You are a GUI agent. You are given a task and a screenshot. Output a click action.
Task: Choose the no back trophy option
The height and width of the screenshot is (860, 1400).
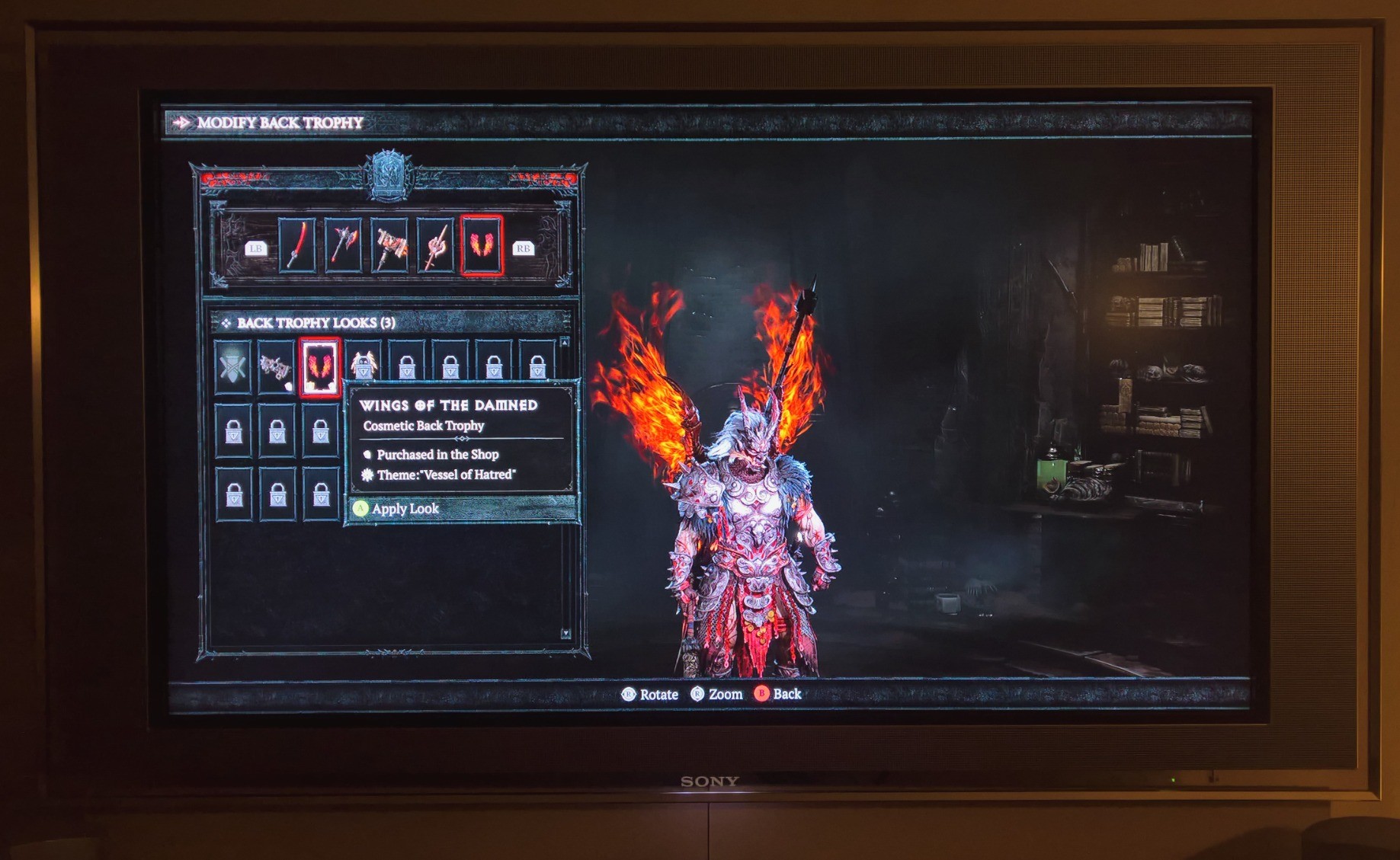(232, 367)
